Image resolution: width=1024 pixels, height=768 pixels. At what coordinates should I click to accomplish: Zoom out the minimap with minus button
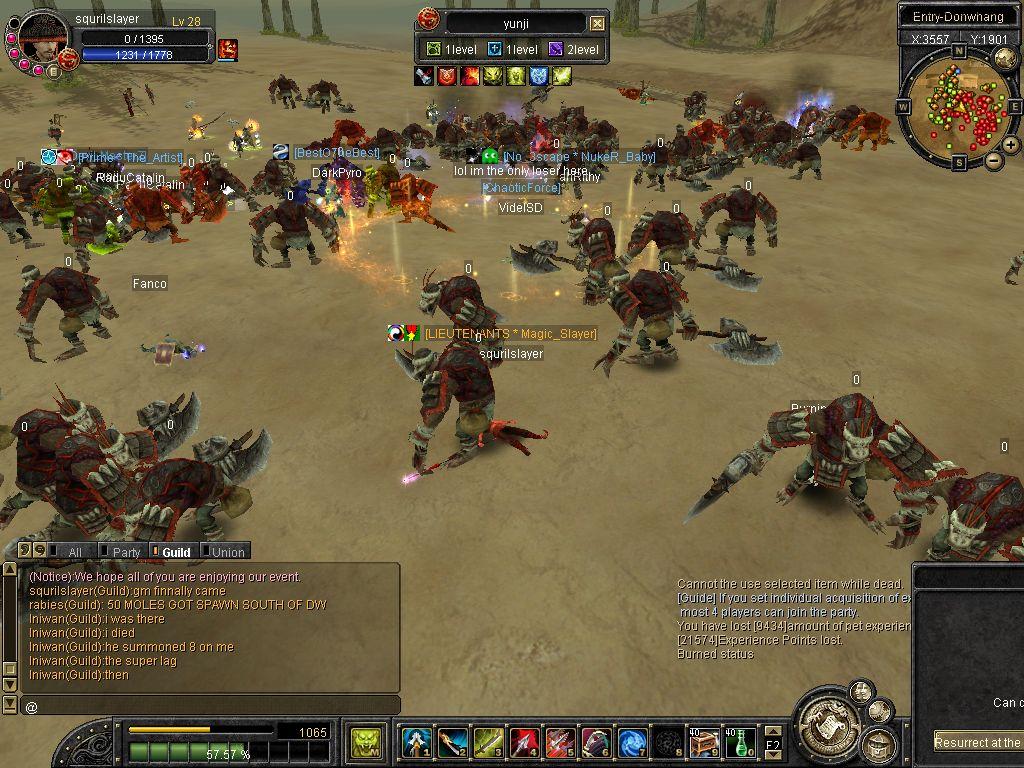[994, 160]
